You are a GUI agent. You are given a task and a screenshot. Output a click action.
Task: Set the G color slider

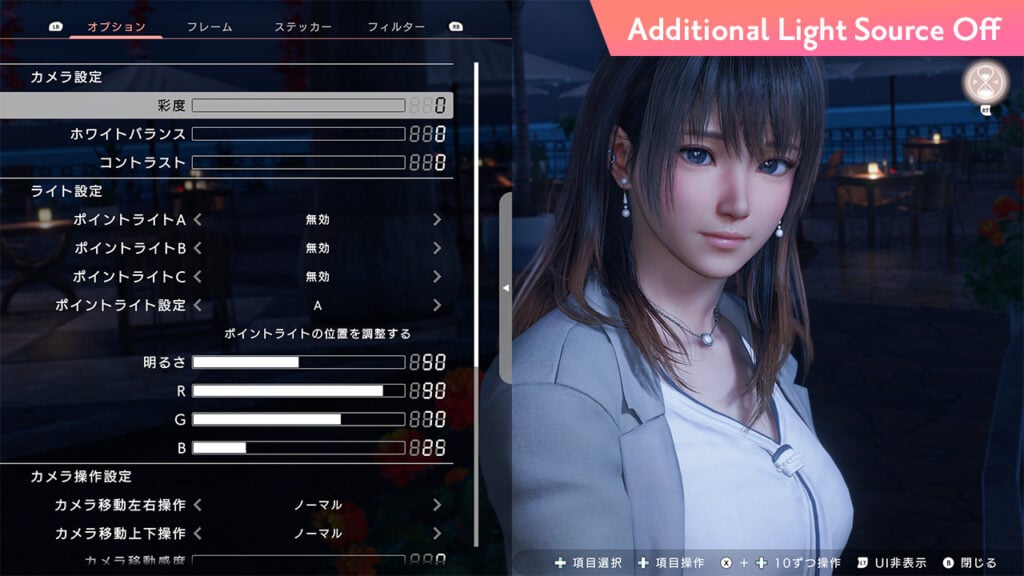298,419
